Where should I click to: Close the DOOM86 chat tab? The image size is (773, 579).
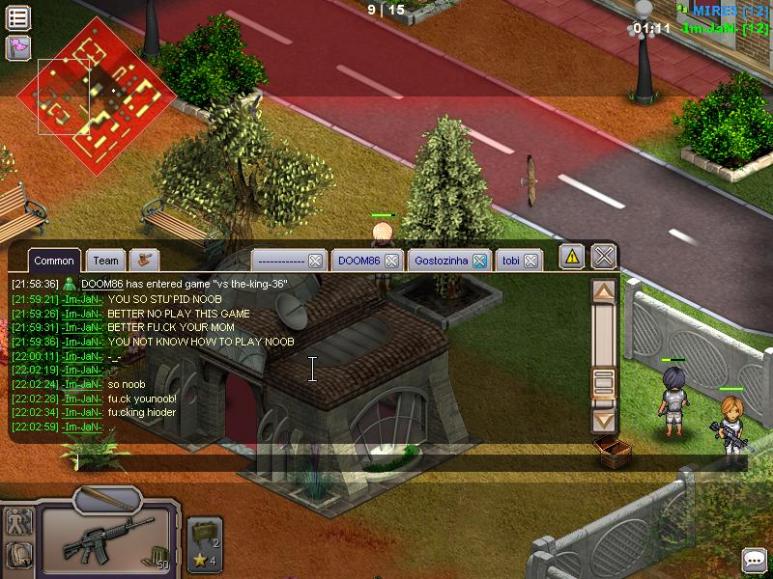pyautogui.click(x=392, y=261)
